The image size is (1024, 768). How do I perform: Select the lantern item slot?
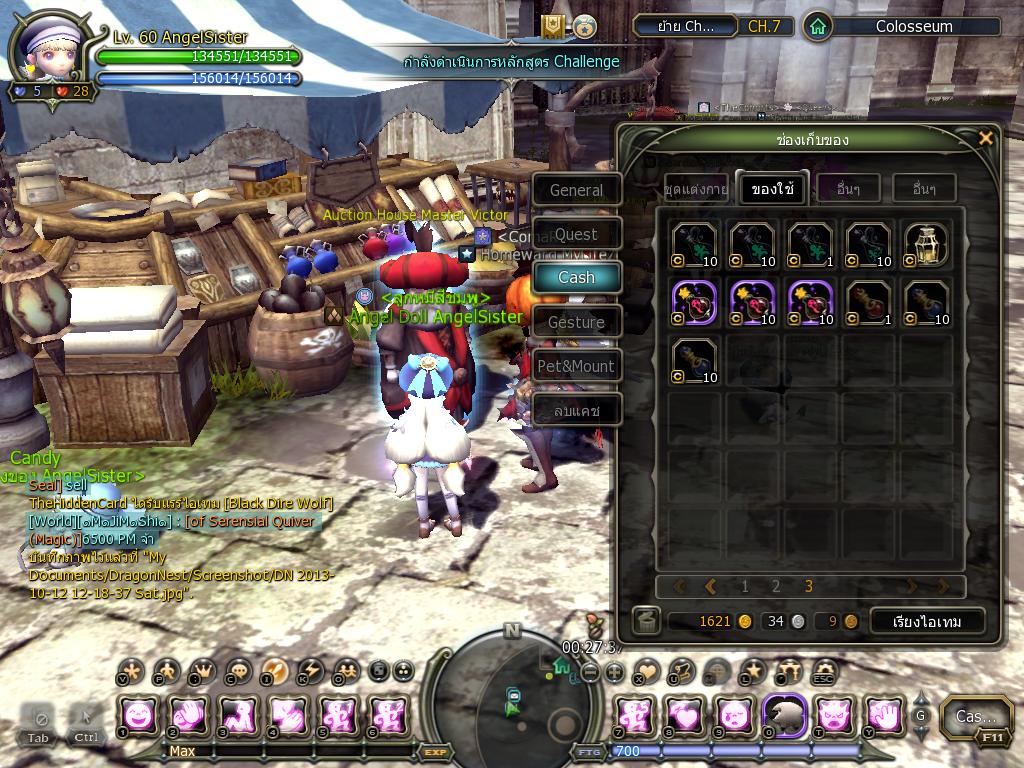[x=926, y=244]
